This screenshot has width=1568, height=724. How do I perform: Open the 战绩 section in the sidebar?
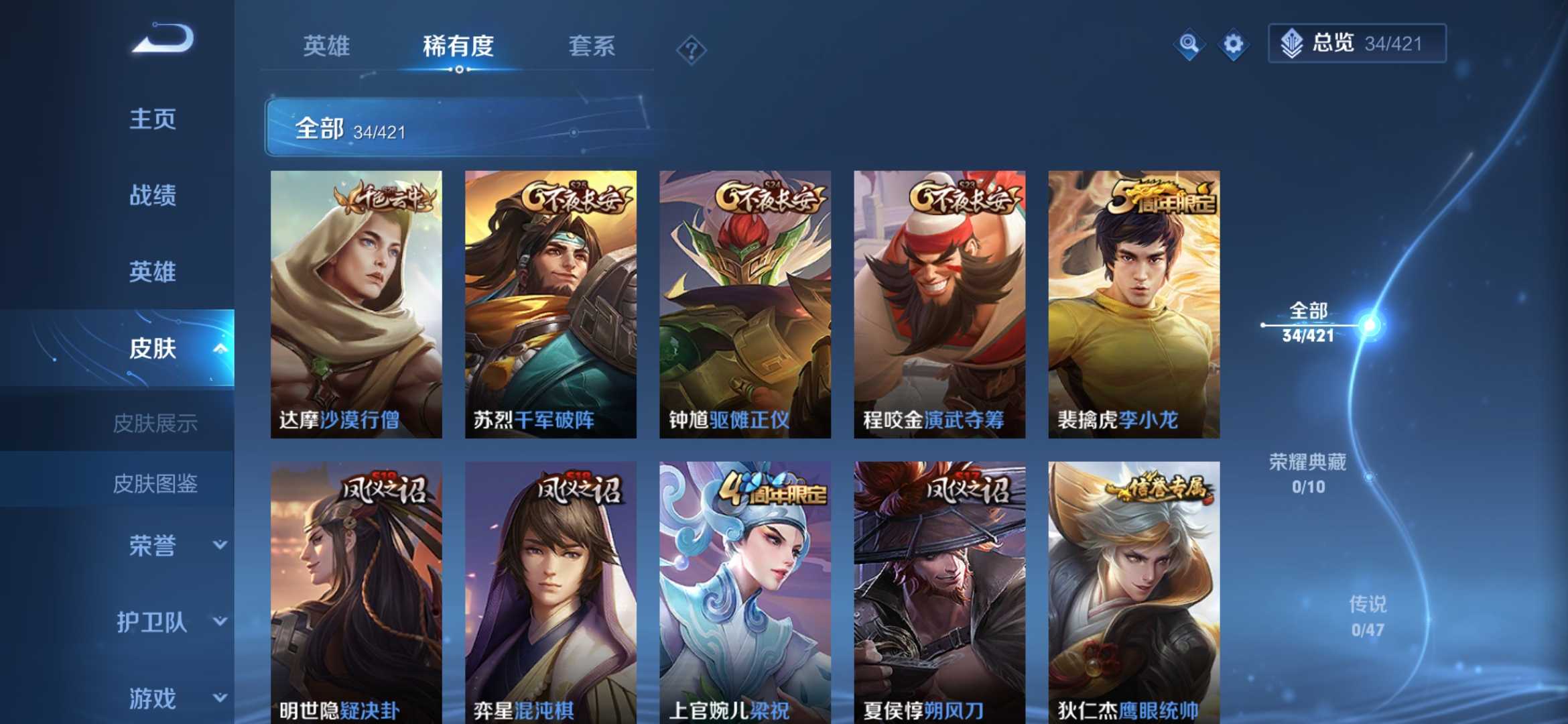pos(153,195)
